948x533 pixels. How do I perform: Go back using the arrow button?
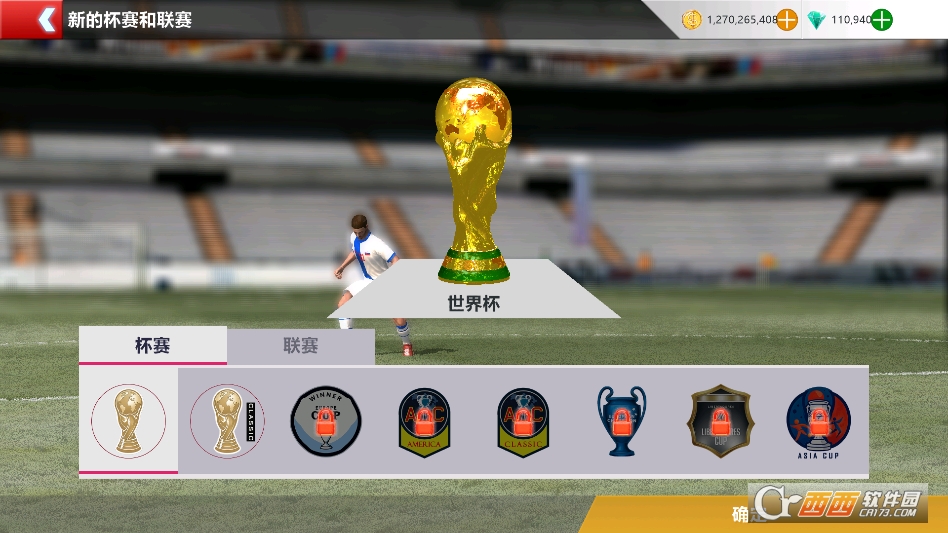pyautogui.click(x=44, y=19)
